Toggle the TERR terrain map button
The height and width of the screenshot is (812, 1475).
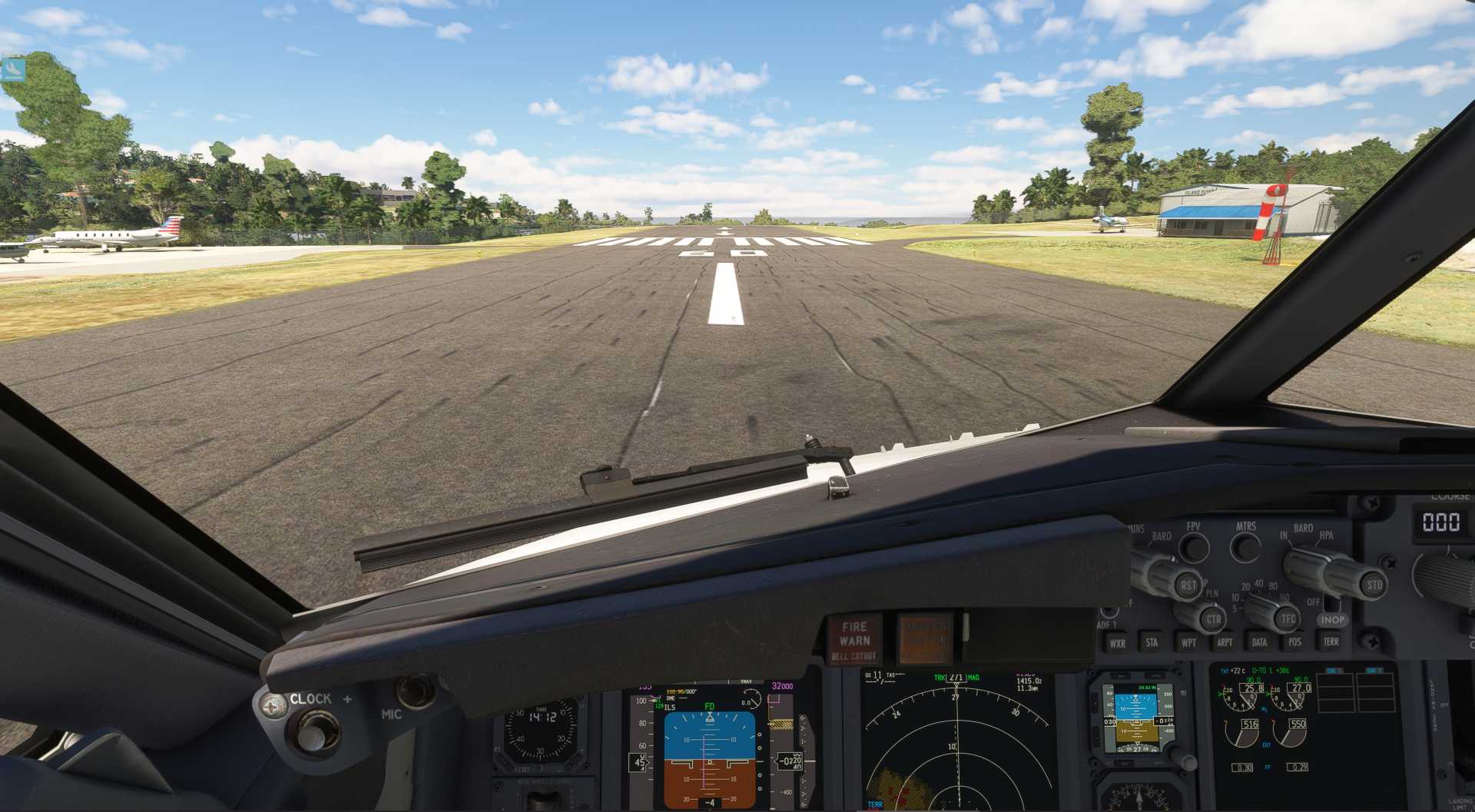(x=1331, y=641)
